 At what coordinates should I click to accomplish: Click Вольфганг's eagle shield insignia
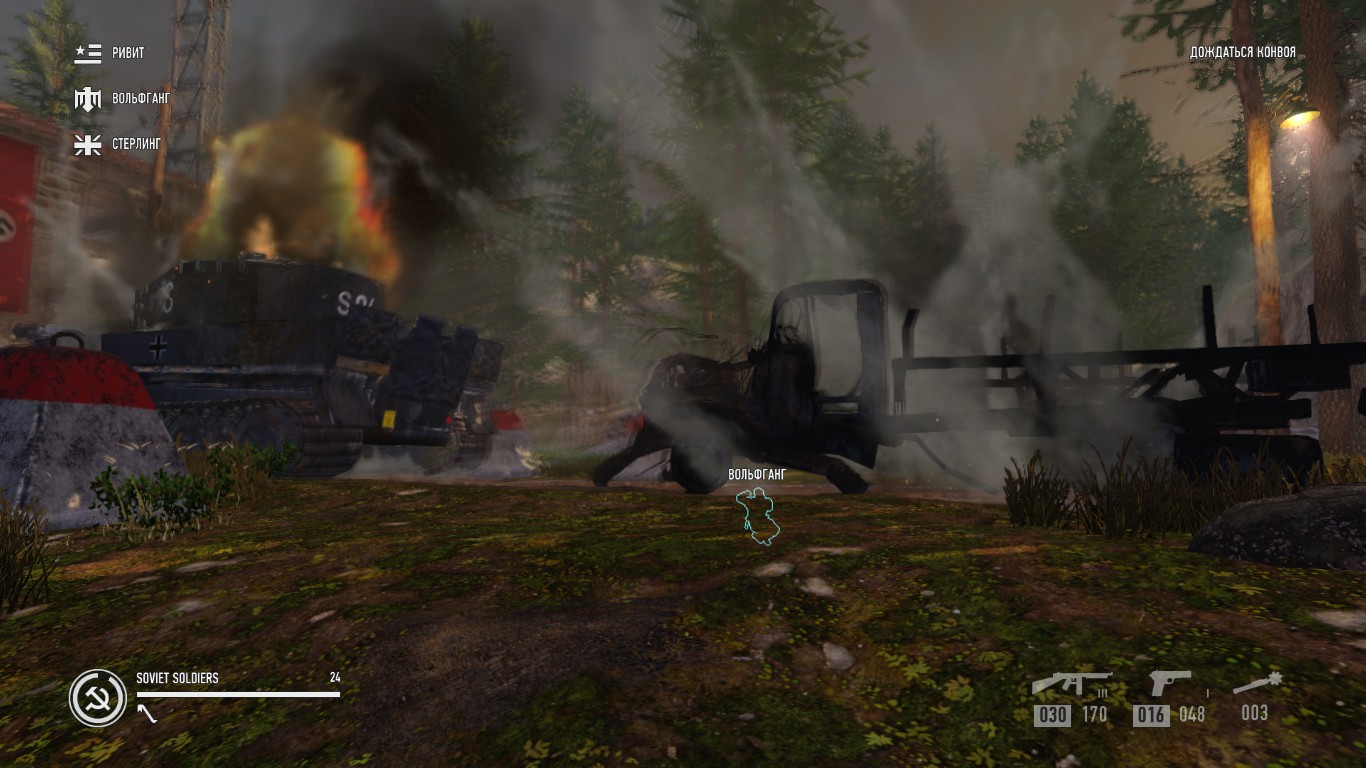coord(88,99)
